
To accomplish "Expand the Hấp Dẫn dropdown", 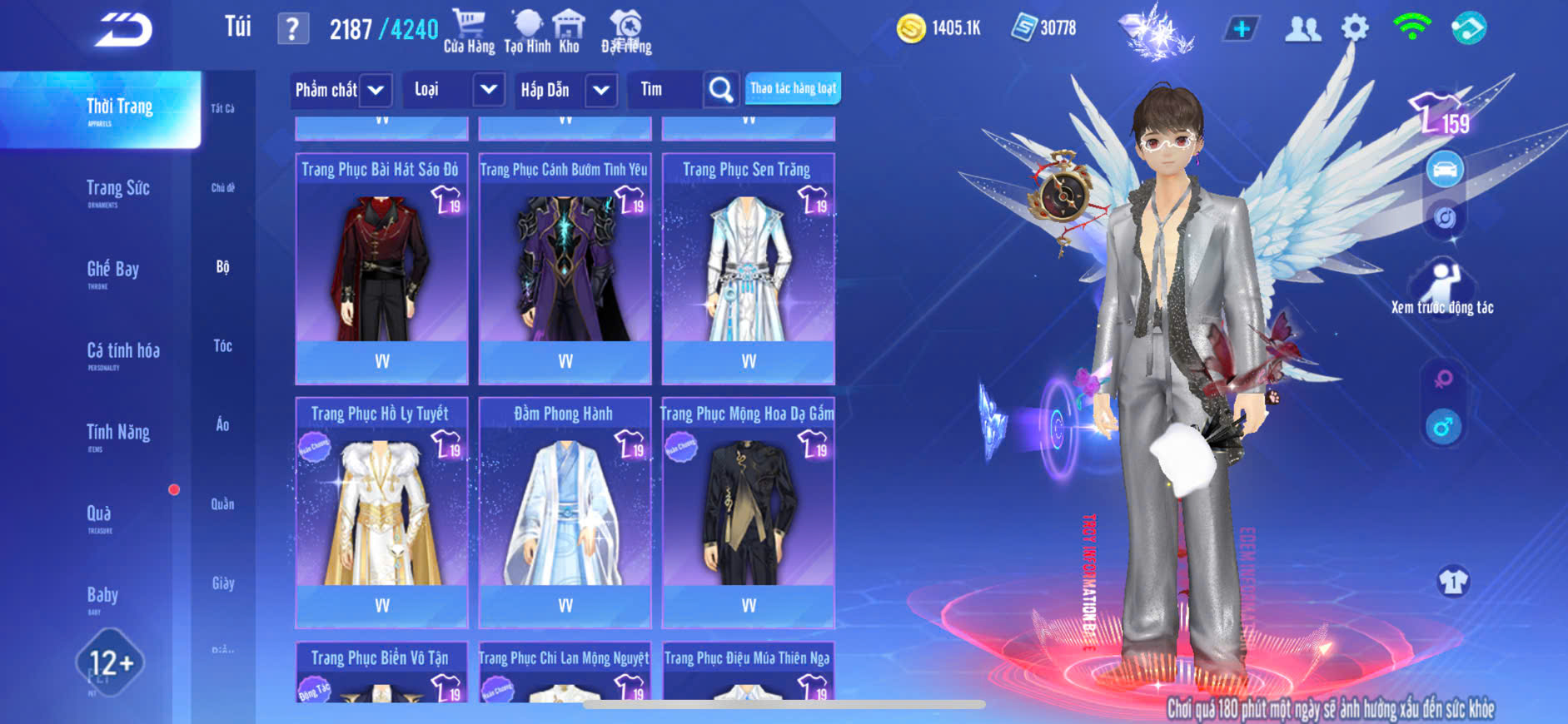I will click(601, 90).
